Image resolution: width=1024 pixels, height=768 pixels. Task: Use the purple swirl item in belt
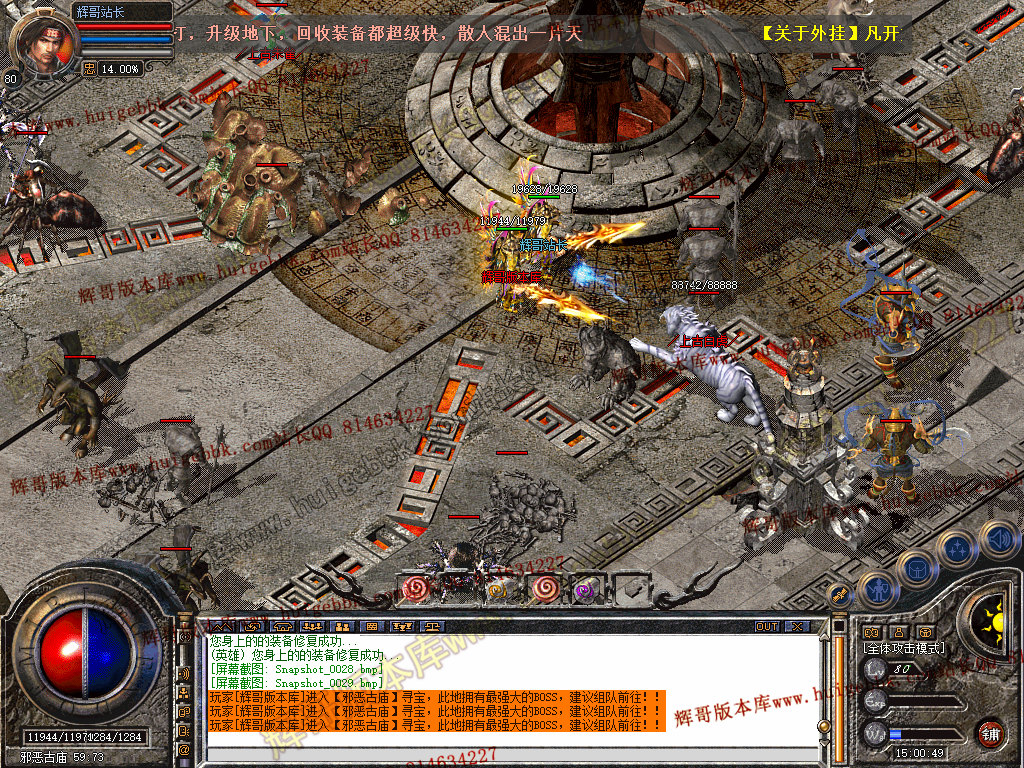583,590
